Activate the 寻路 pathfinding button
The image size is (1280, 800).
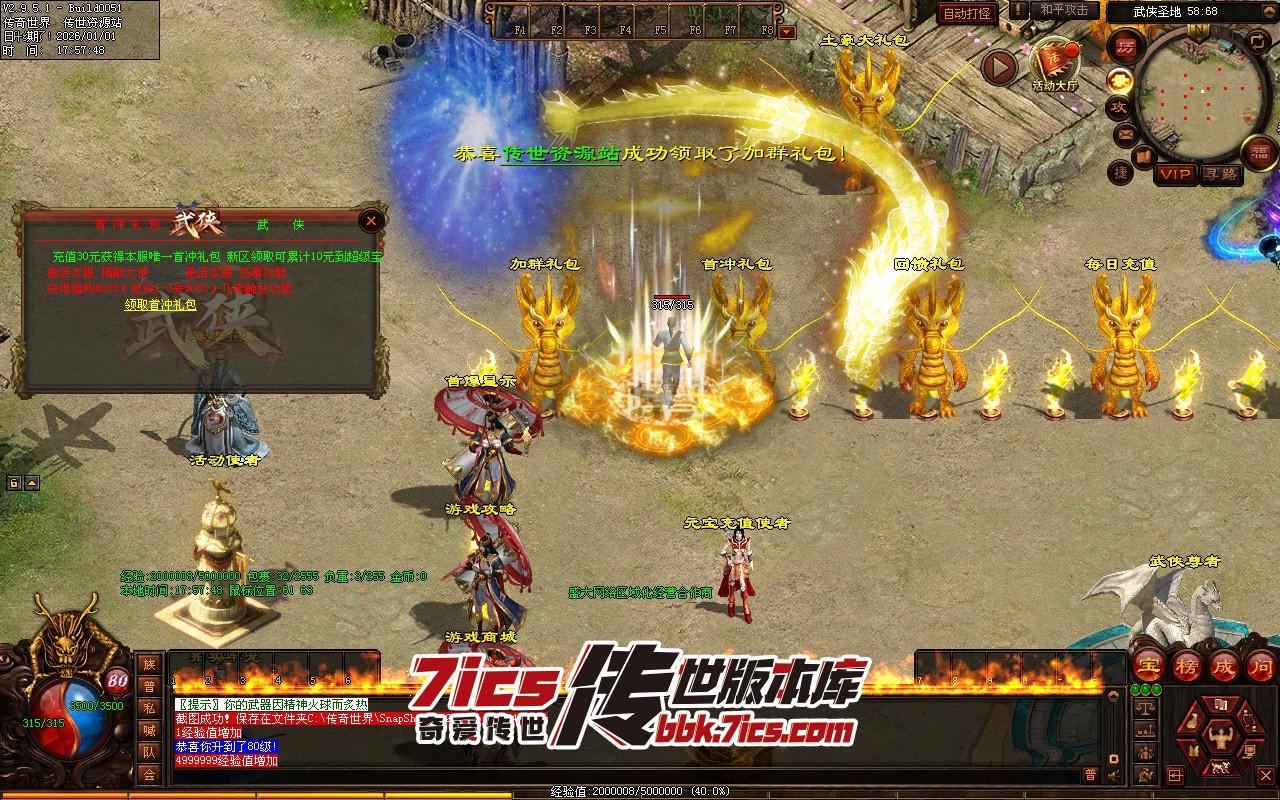(x=1220, y=174)
